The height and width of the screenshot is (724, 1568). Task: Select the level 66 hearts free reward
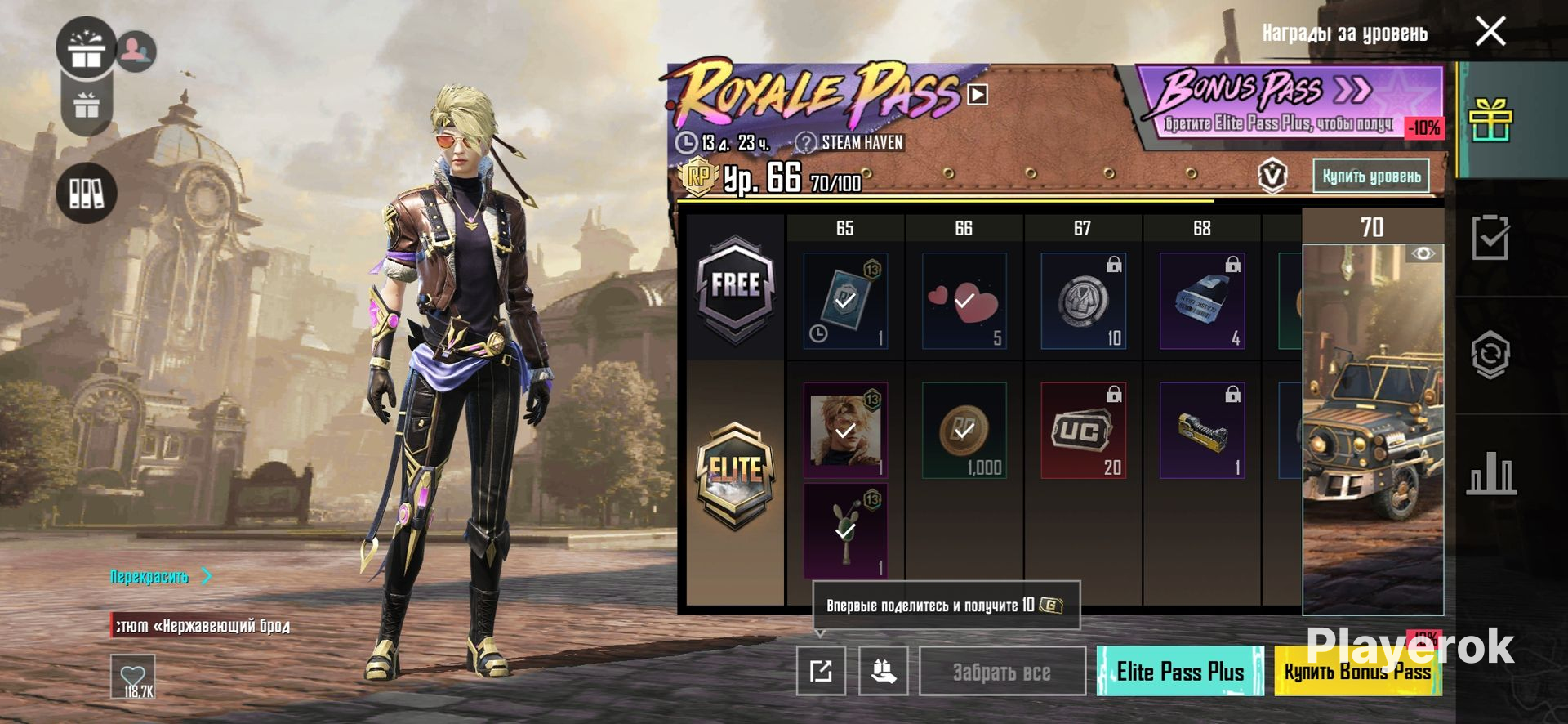[964, 301]
